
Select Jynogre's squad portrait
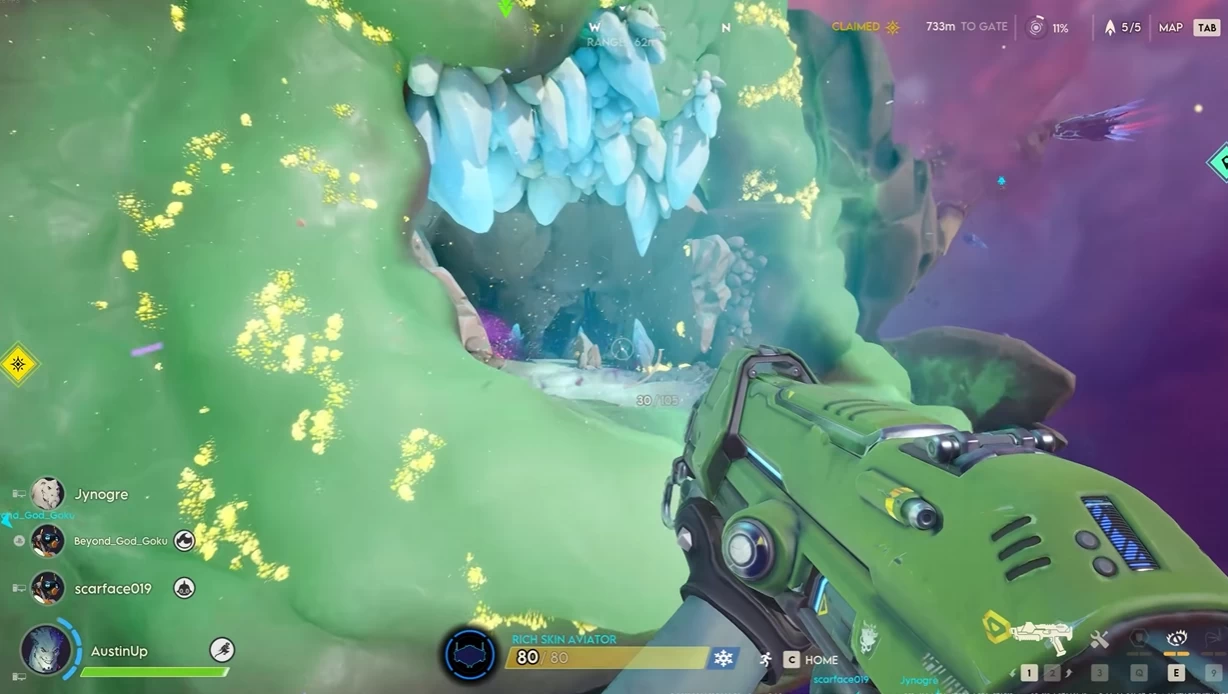point(47,494)
